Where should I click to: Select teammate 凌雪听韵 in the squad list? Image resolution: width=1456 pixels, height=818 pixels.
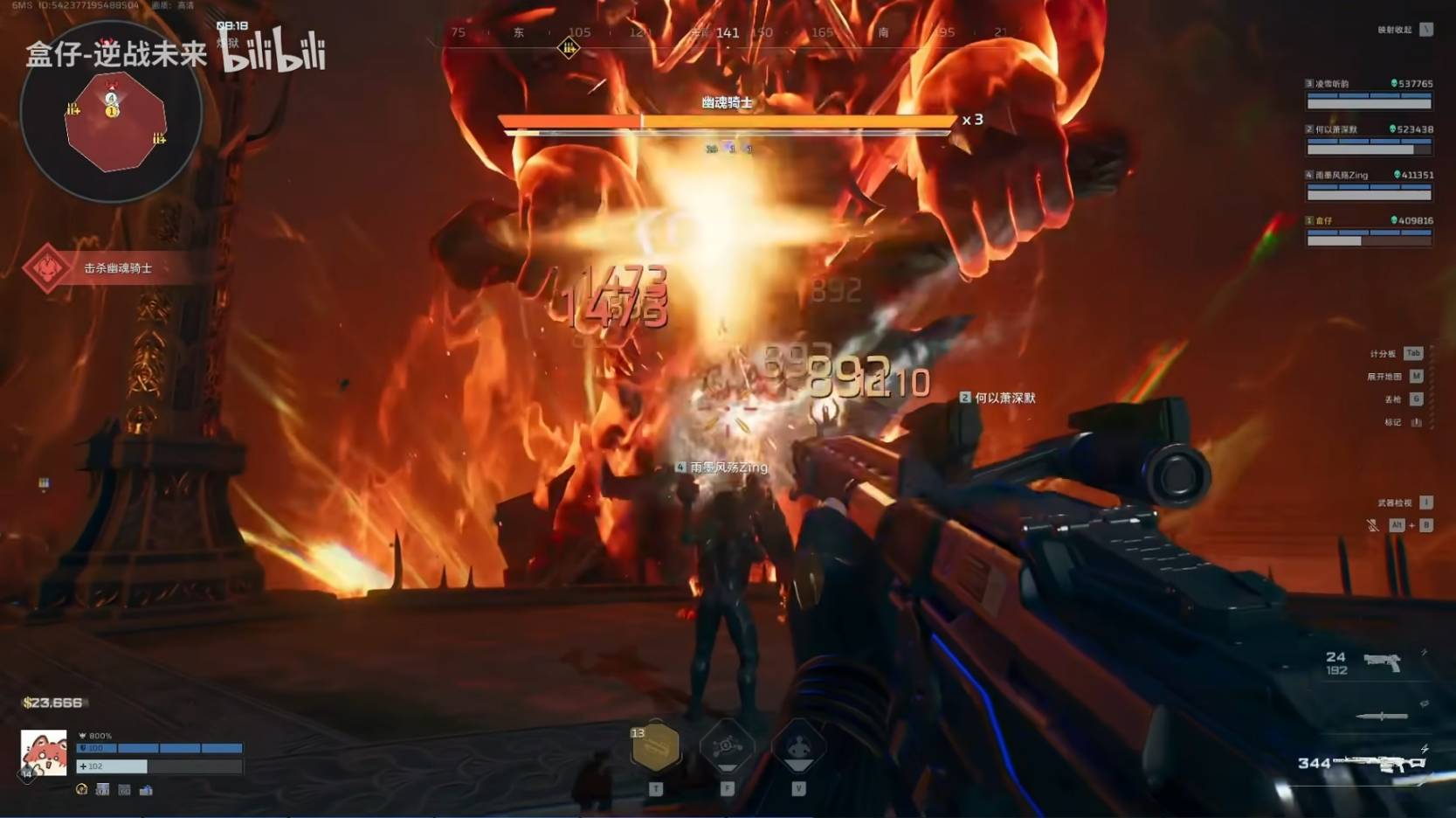pos(1369,94)
